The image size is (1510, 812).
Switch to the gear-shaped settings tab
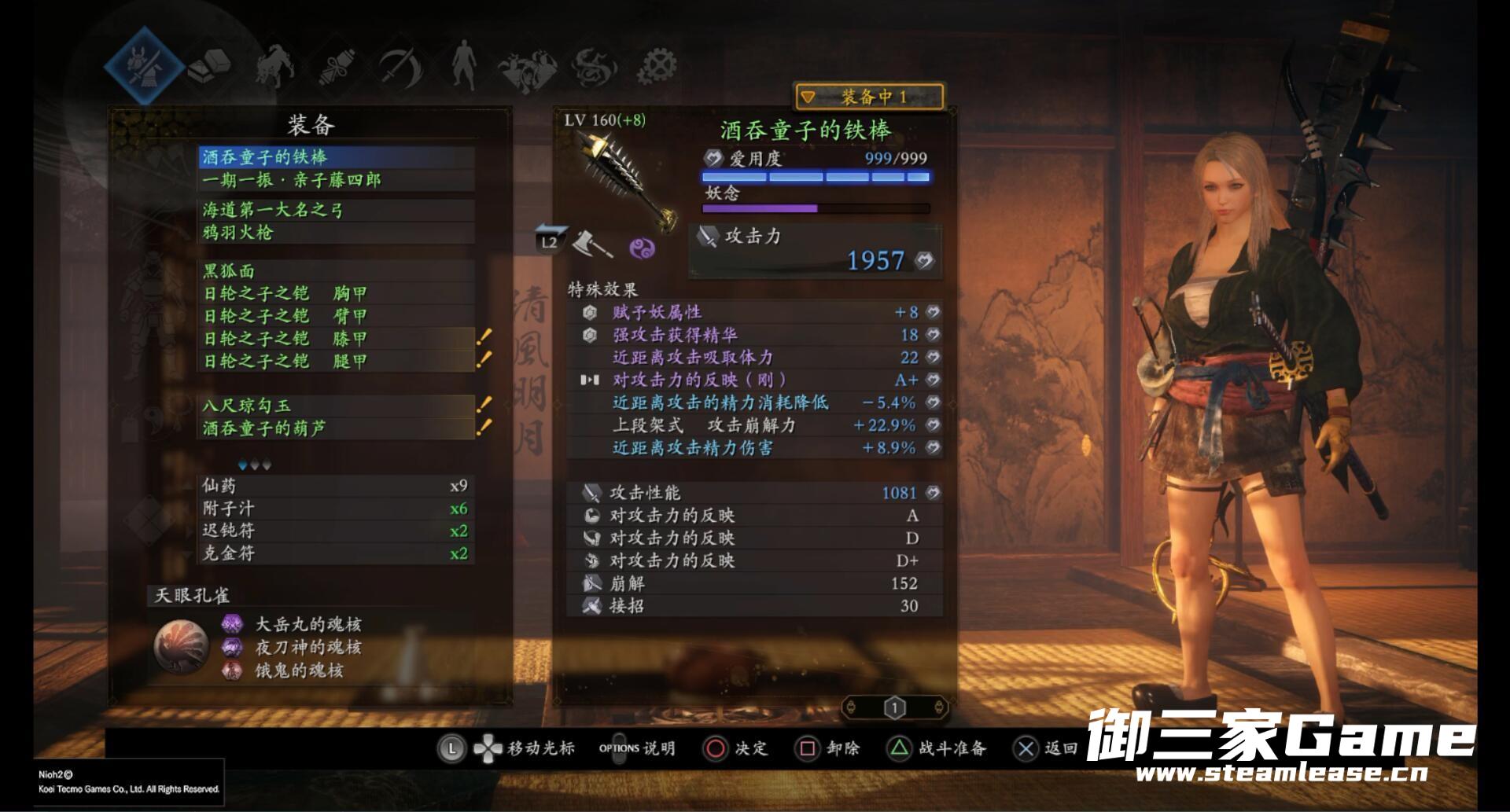[x=657, y=66]
